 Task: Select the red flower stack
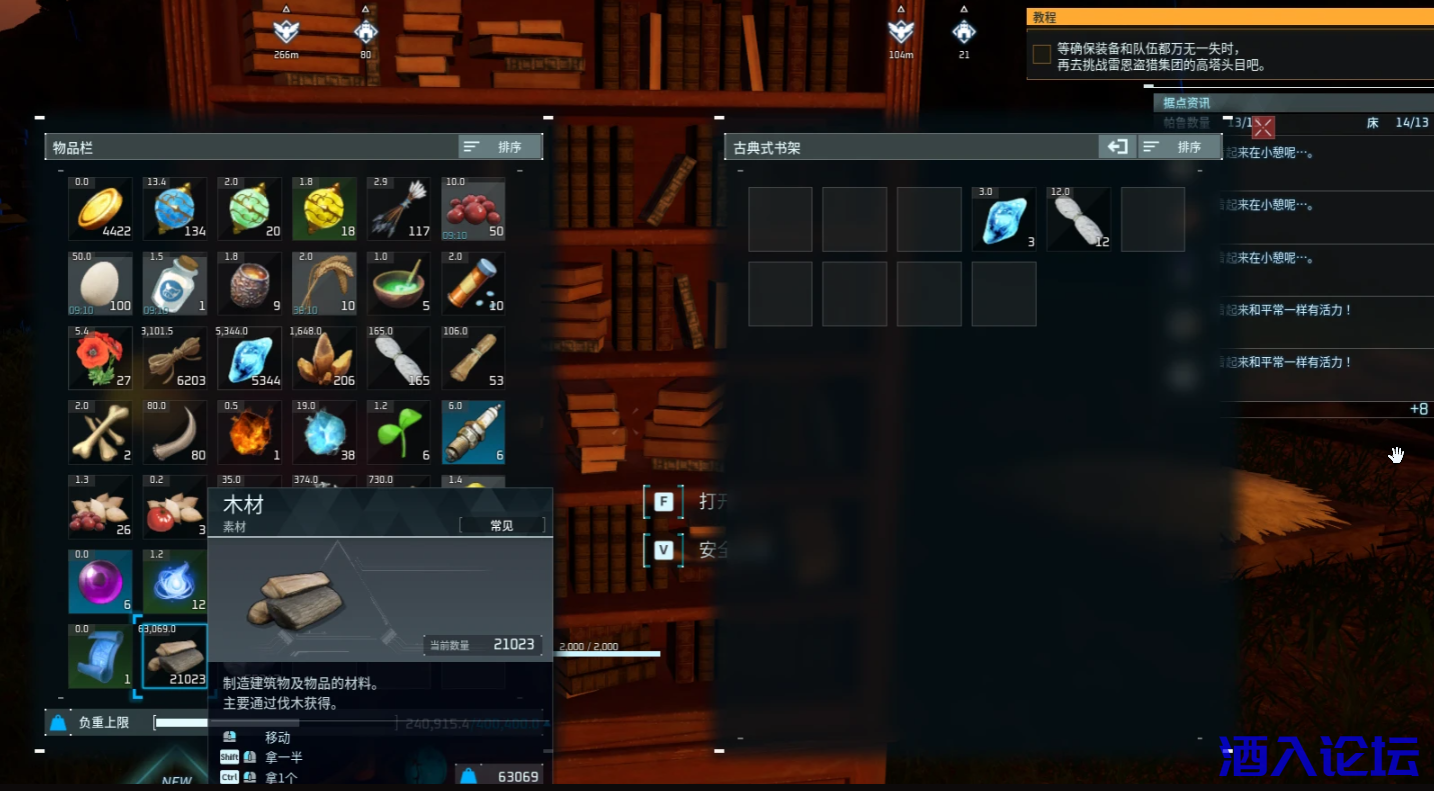tap(100, 358)
